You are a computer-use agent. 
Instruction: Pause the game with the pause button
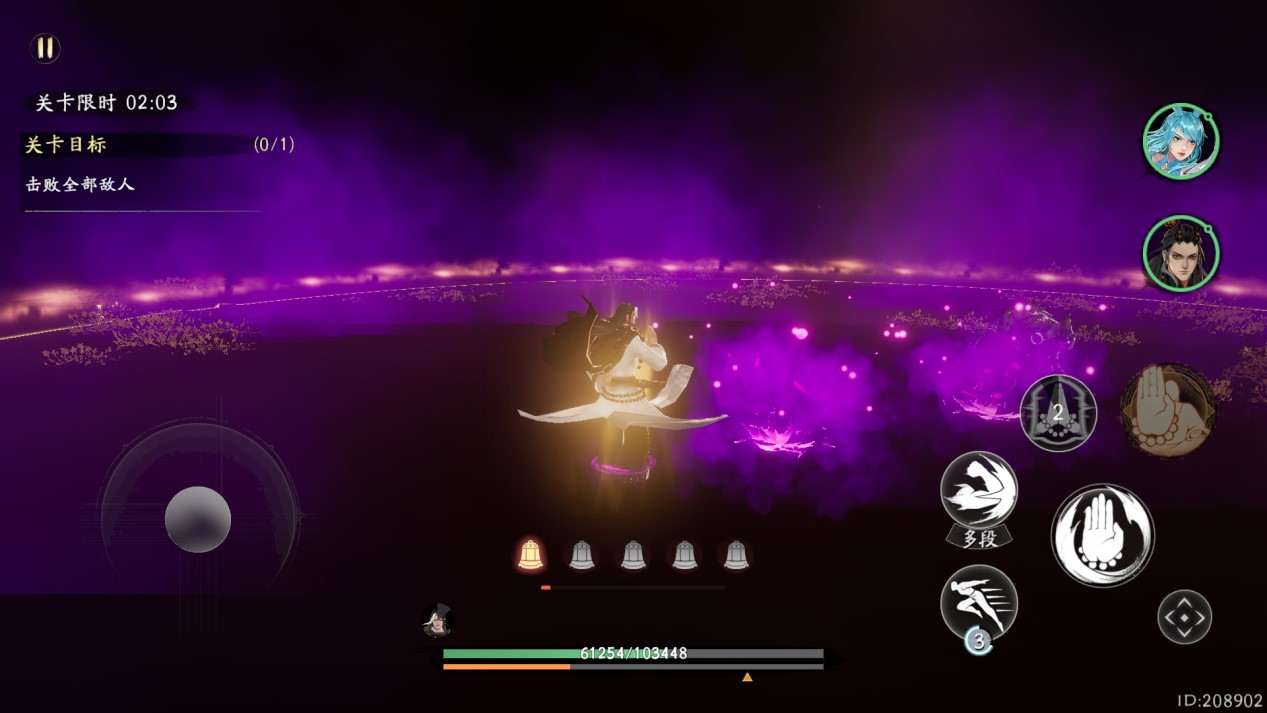click(45, 48)
